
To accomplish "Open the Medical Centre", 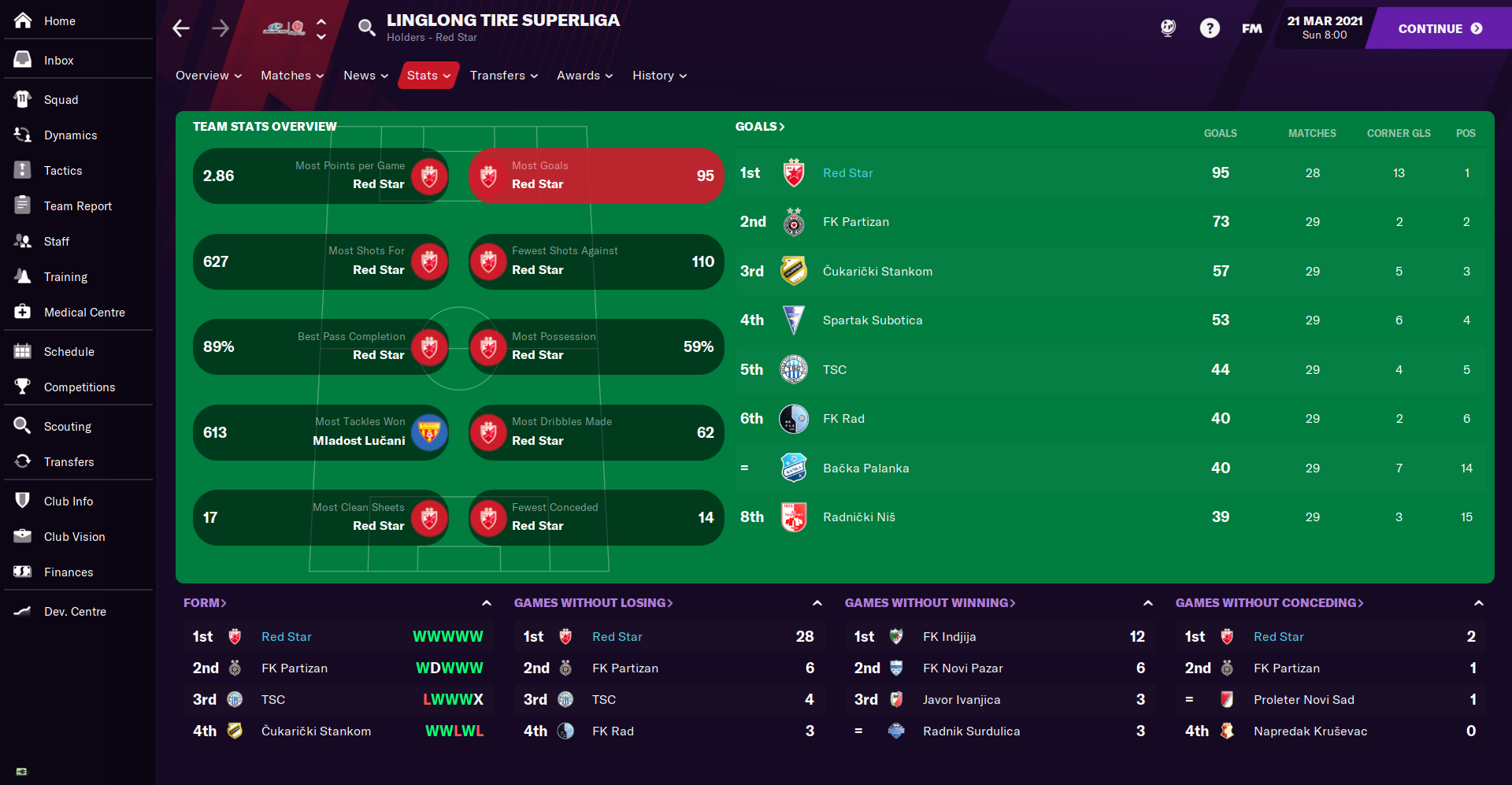I will [83, 313].
